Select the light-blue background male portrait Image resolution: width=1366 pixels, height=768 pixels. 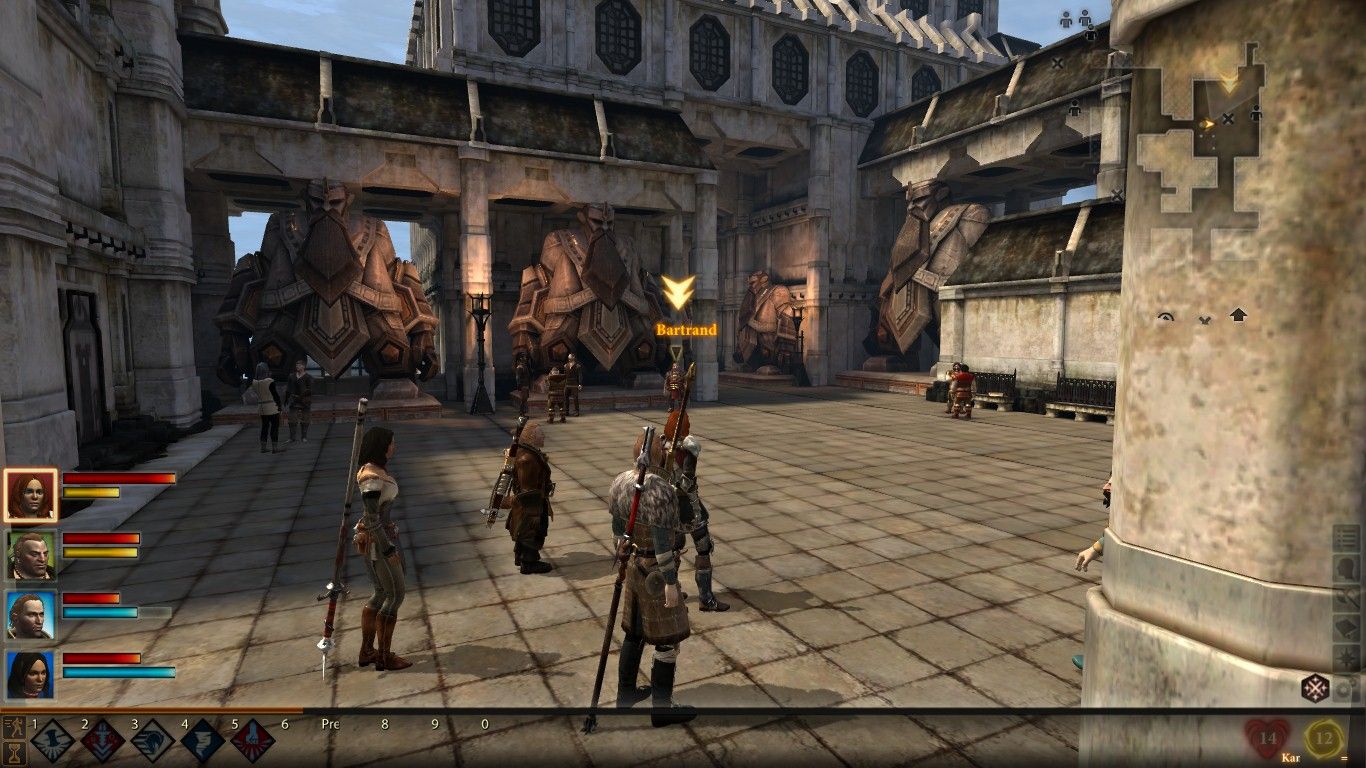30,615
